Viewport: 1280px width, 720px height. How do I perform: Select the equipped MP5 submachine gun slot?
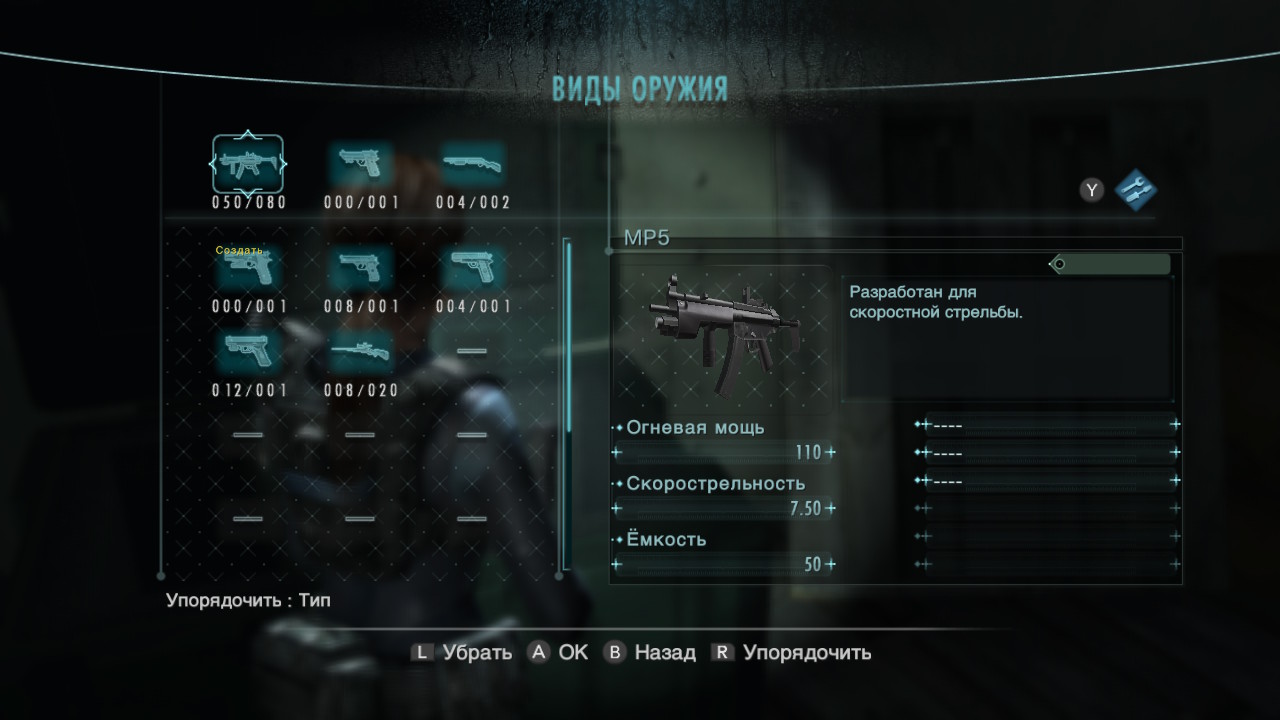[x=247, y=163]
